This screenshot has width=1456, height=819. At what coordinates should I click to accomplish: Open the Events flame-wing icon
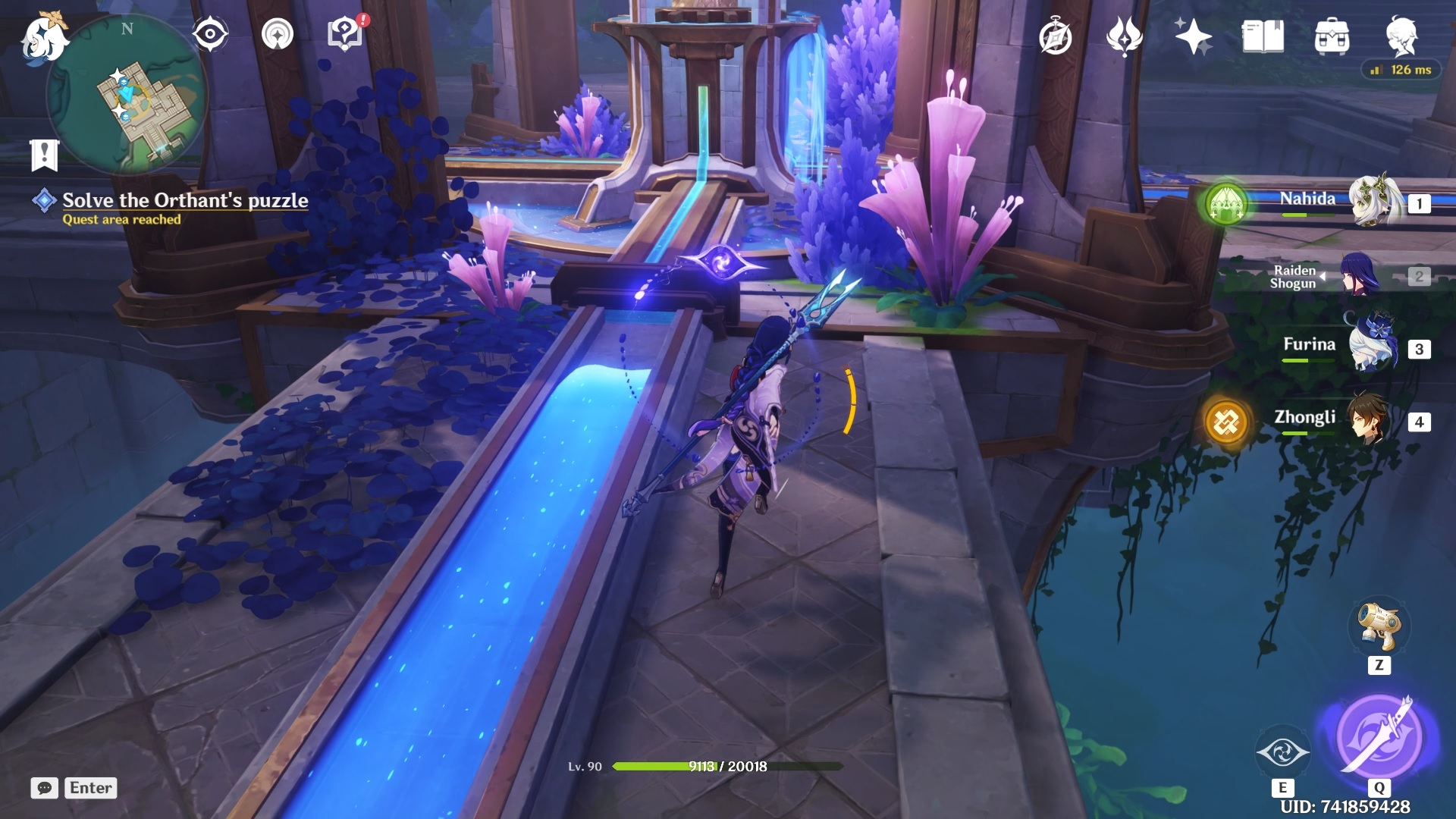pyautogui.click(x=1124, y=36)
